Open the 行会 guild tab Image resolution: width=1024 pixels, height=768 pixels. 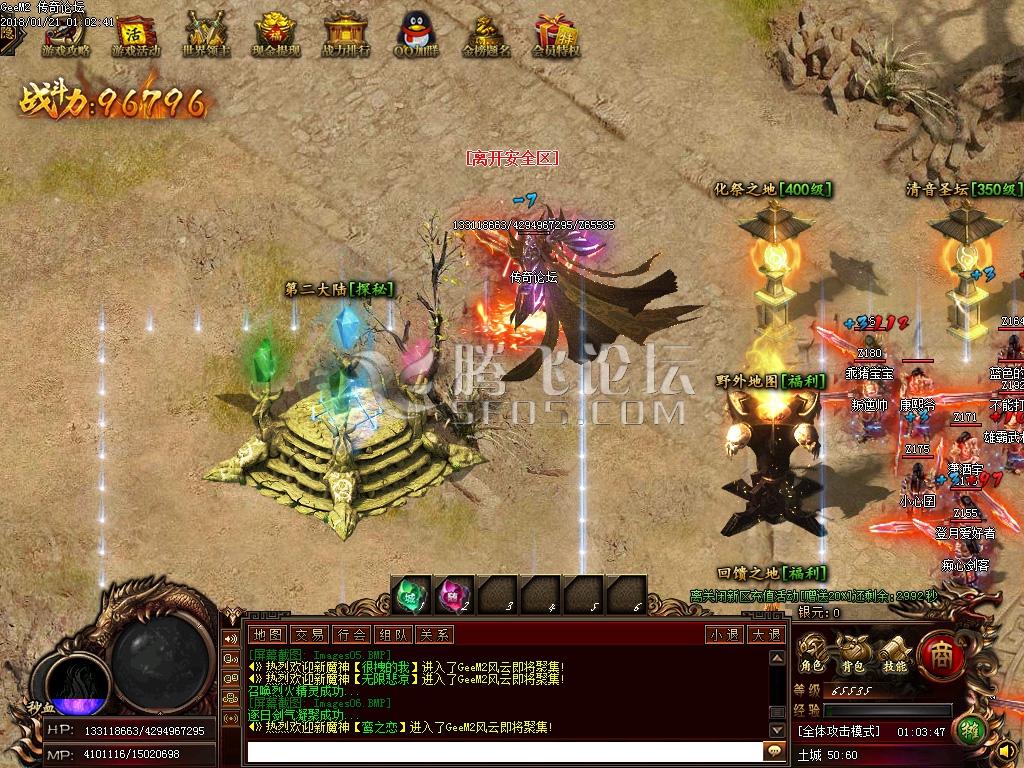click(x=351, y=634)
